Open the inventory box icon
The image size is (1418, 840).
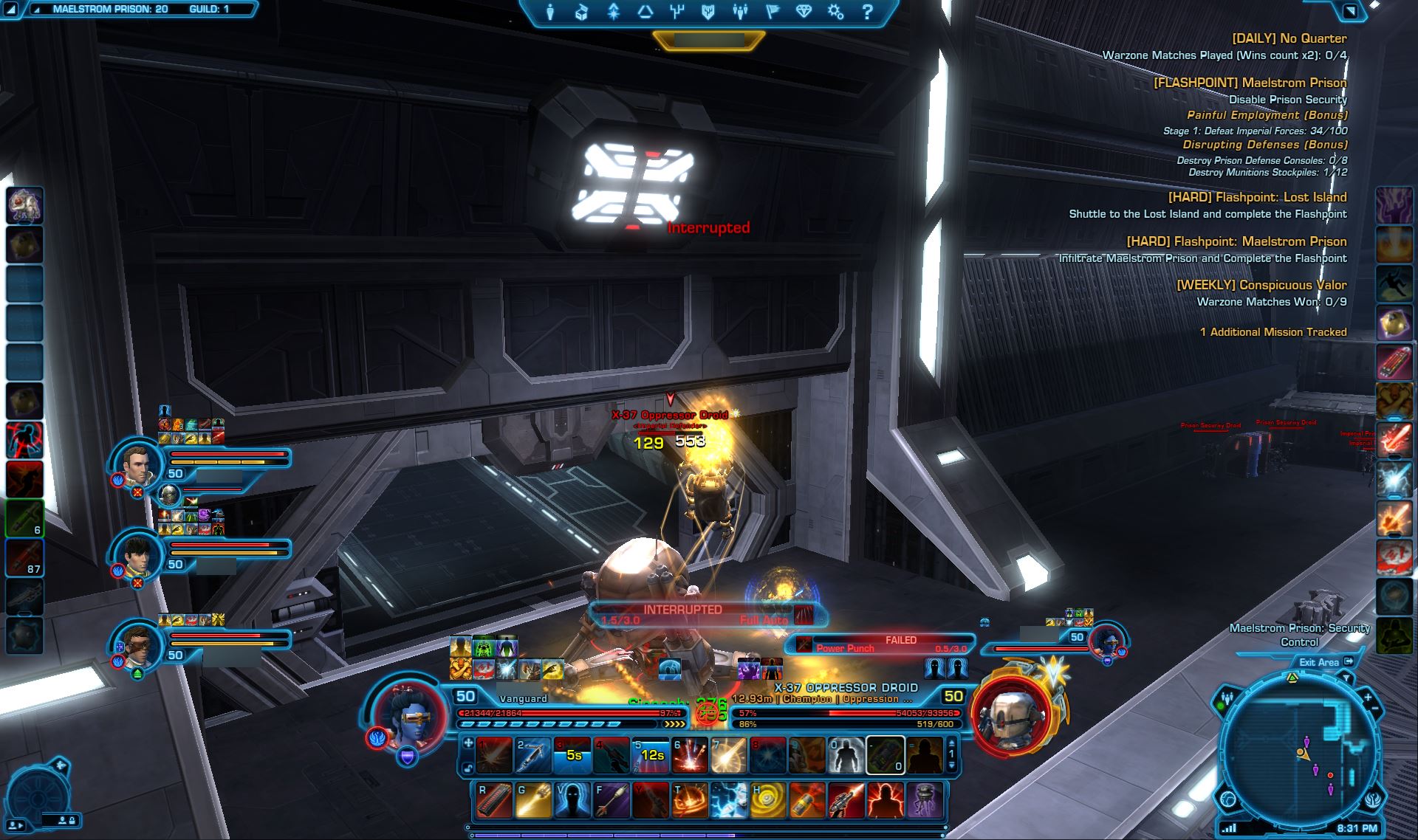pos(581,12)
